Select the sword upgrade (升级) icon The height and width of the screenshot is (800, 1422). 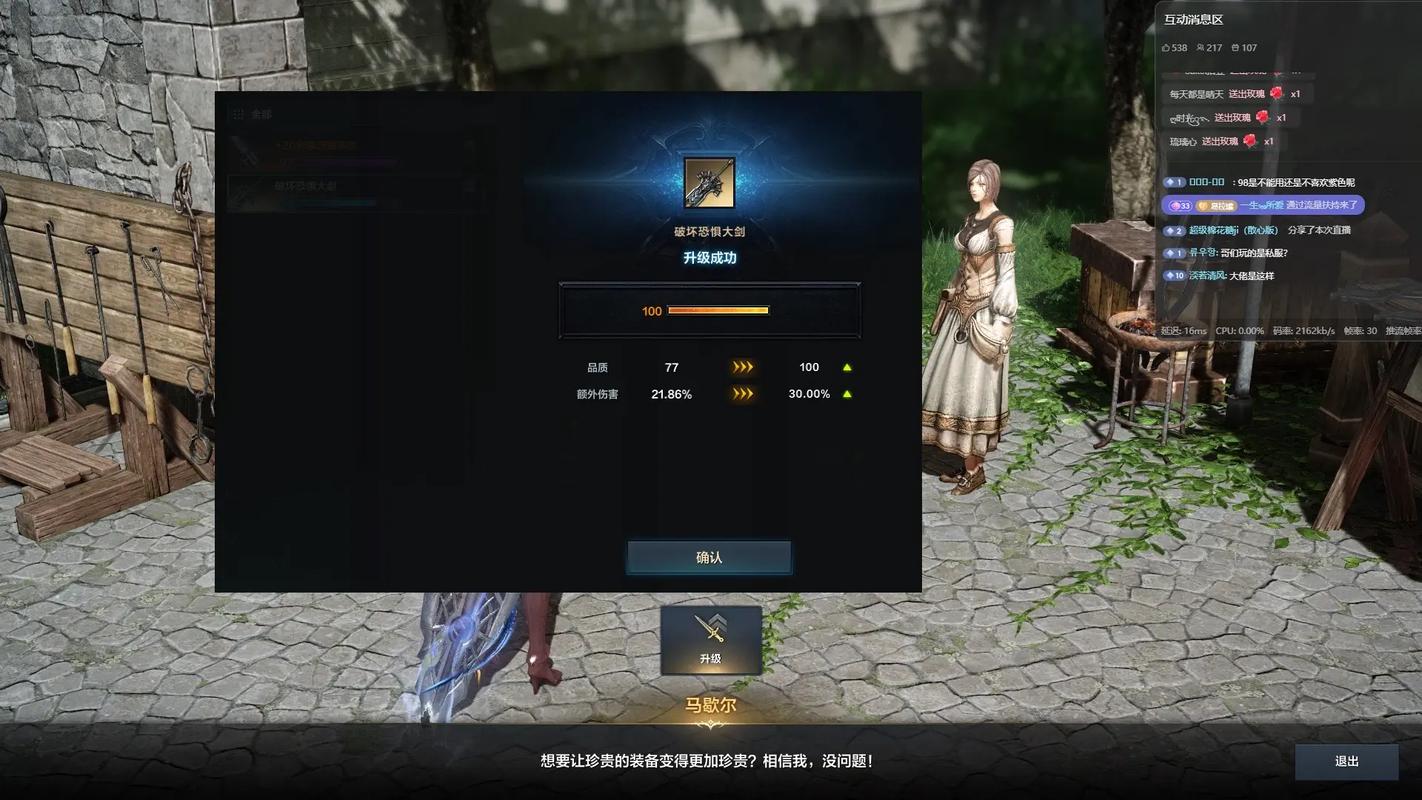coord(710,640)
